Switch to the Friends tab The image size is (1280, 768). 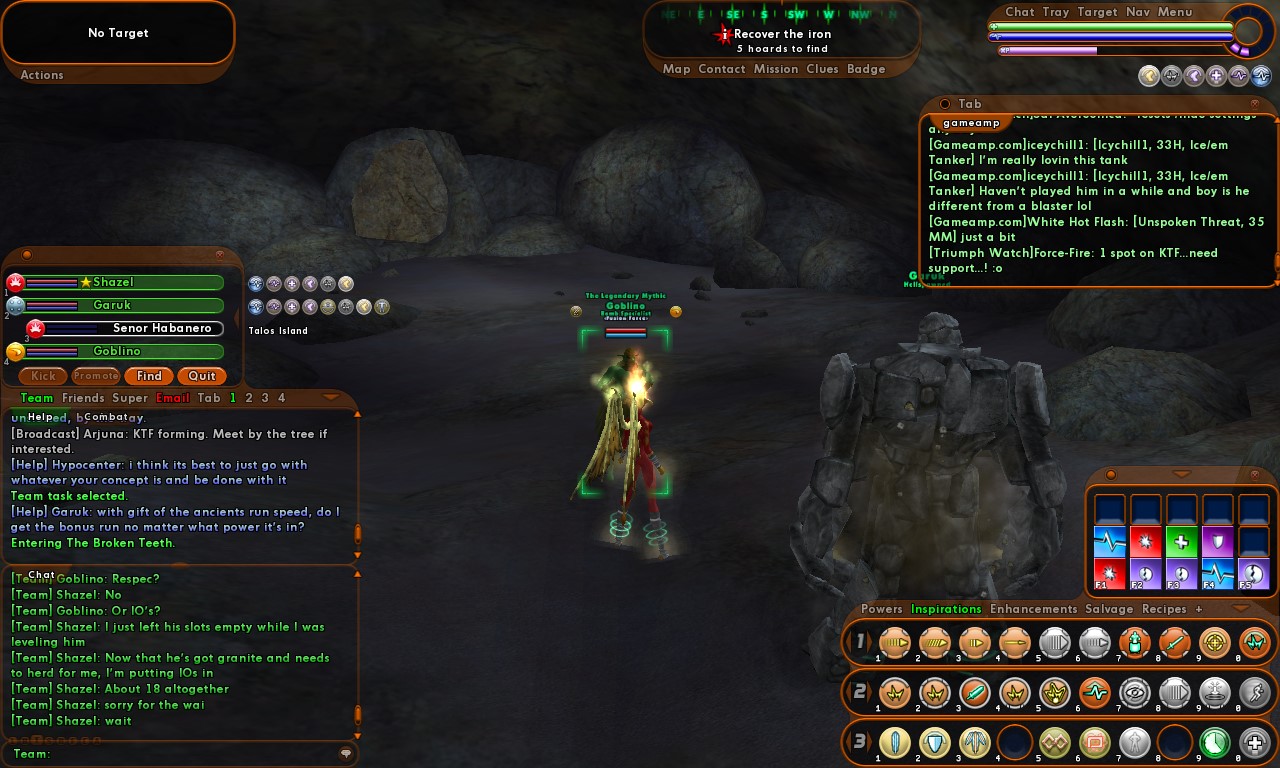(x=82, y=398)
